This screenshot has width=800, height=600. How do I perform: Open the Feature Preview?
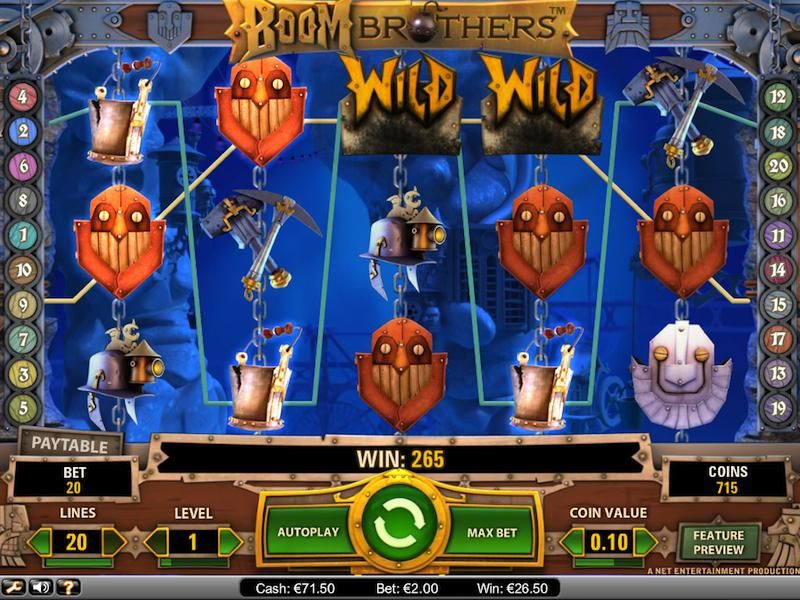(719, 543)
